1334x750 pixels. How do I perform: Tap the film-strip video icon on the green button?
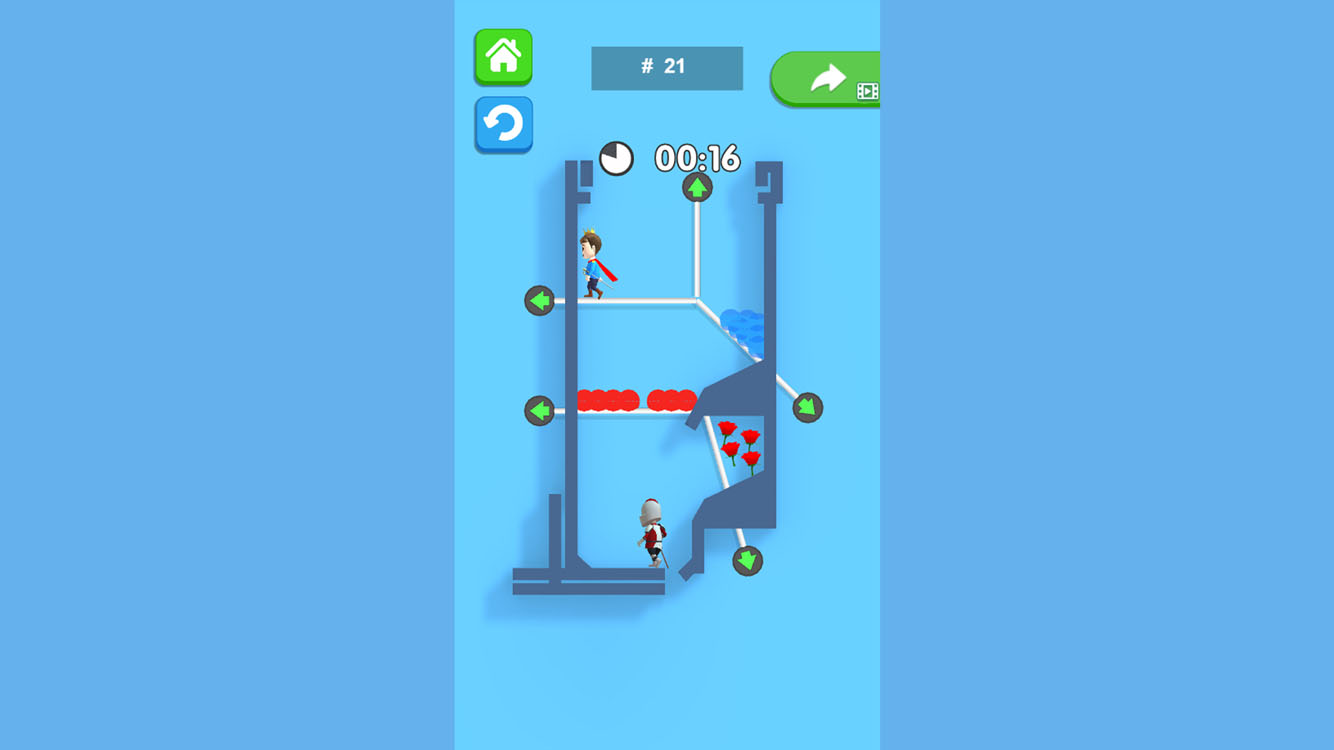[868, 88]
